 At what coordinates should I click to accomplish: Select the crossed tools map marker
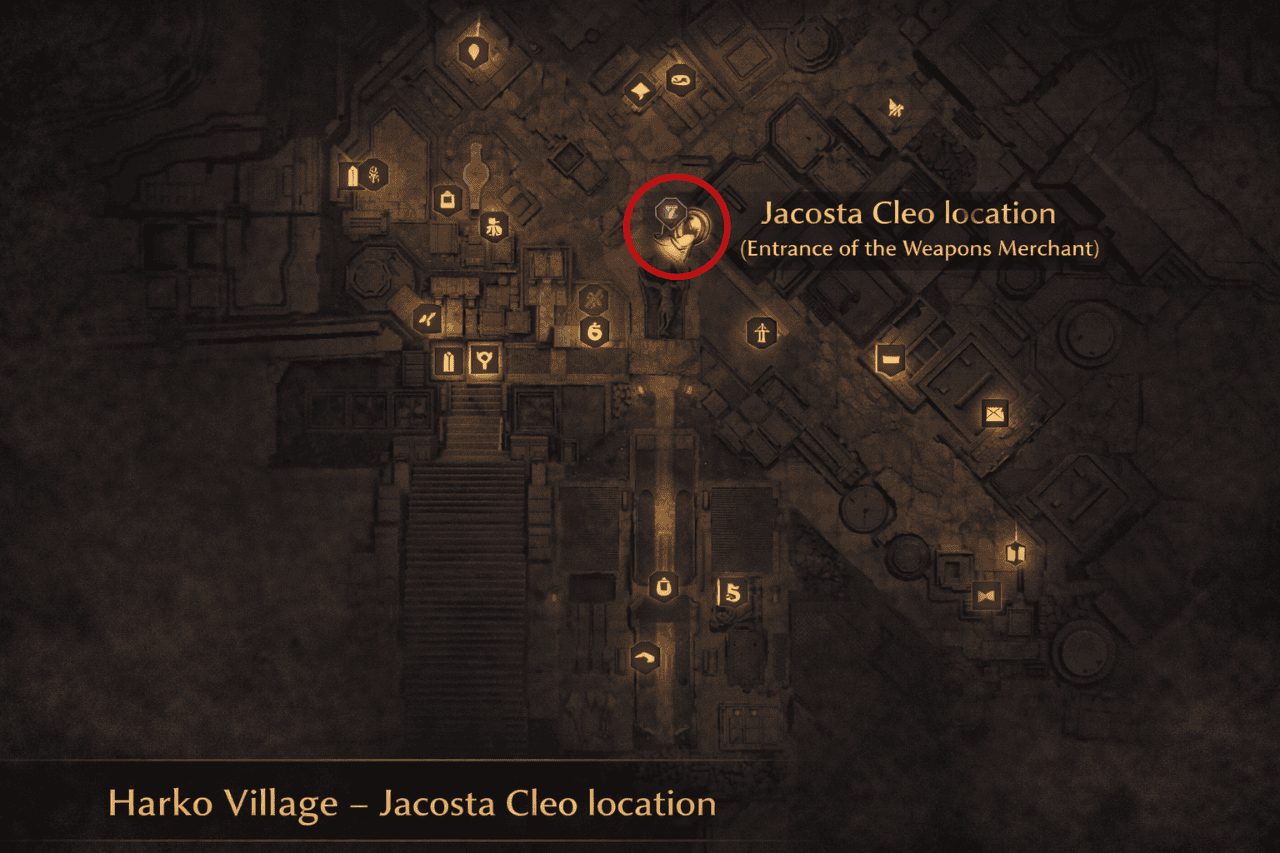tap(594, 298)
